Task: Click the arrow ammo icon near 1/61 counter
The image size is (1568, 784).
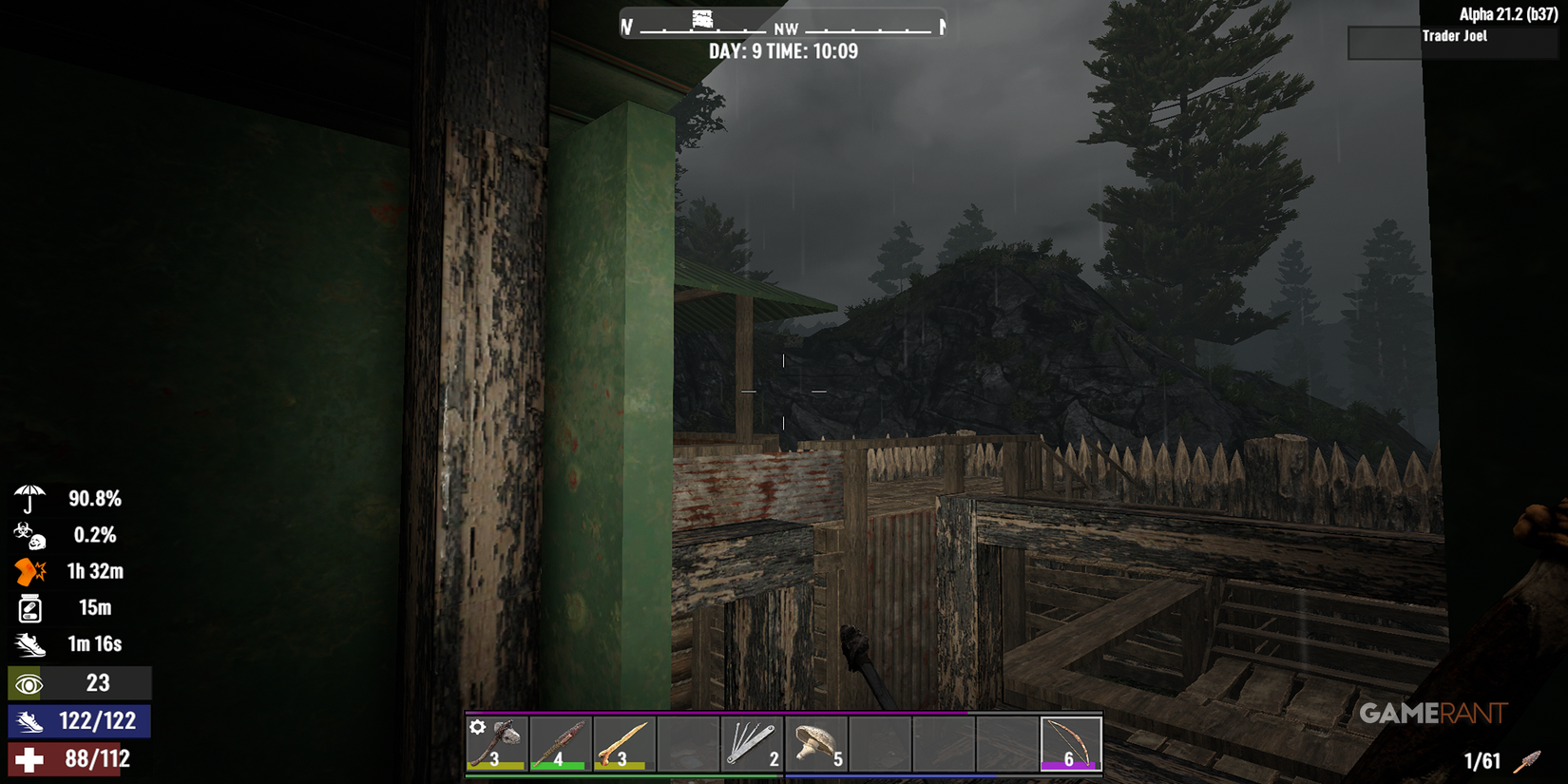Action: pyautogui.click(x=1528, y=760)
